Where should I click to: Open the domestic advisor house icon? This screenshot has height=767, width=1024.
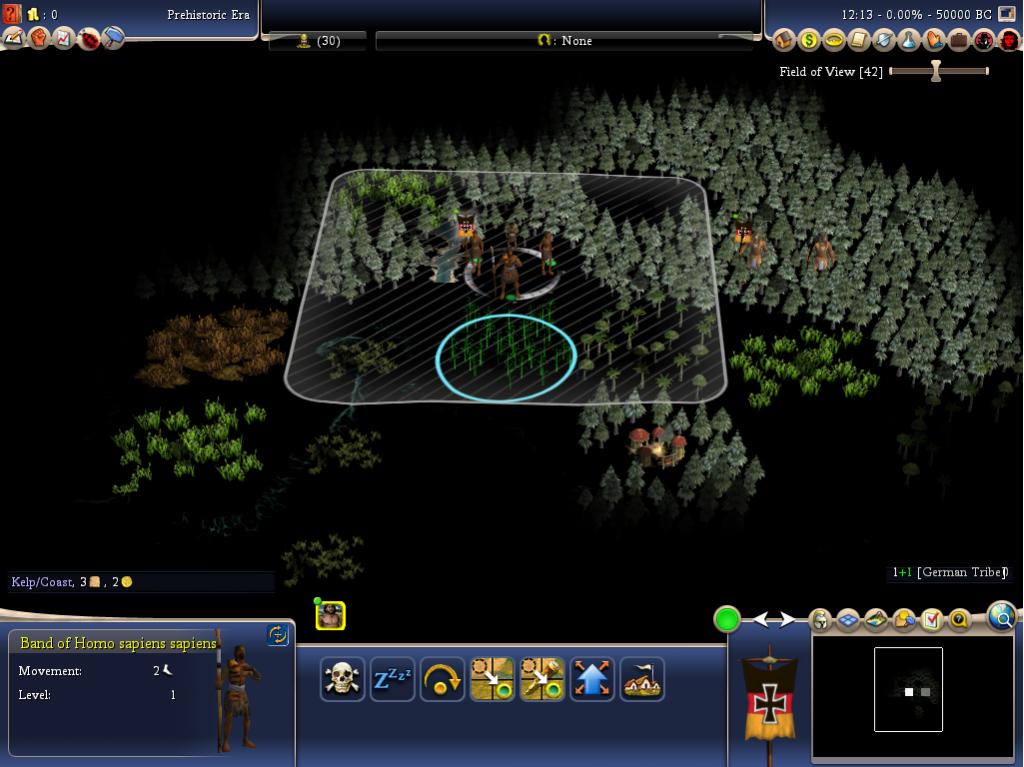pyautogui.click(x=783, y=40)
